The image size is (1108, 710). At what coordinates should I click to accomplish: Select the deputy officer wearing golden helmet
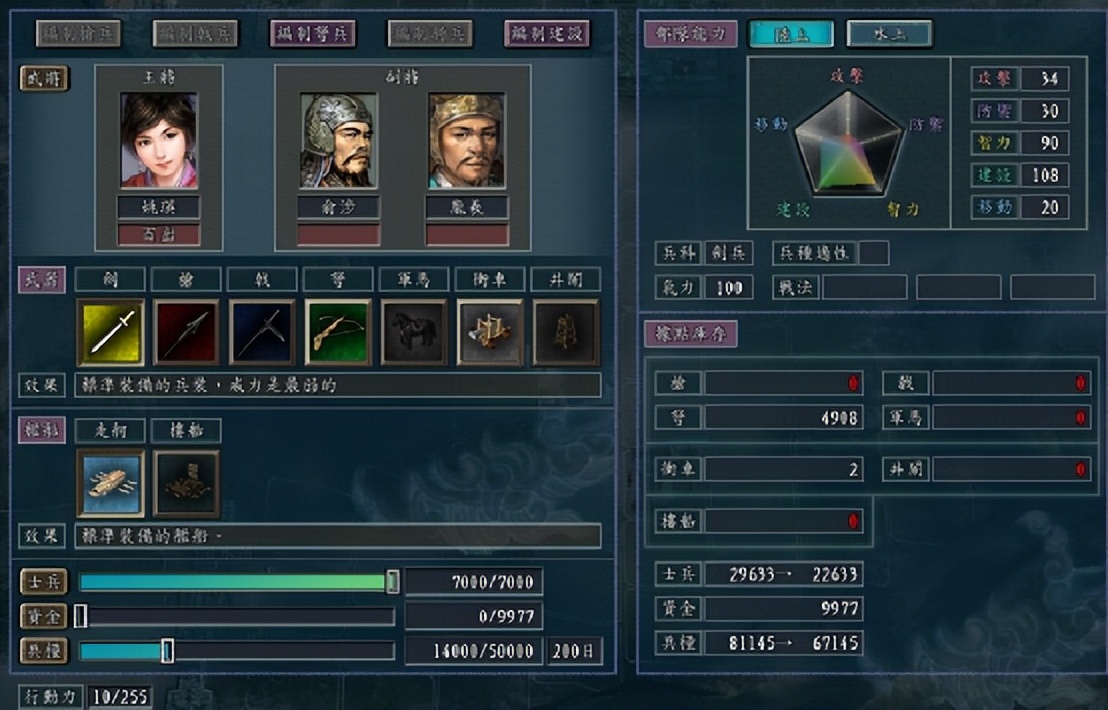coord(466,141)
